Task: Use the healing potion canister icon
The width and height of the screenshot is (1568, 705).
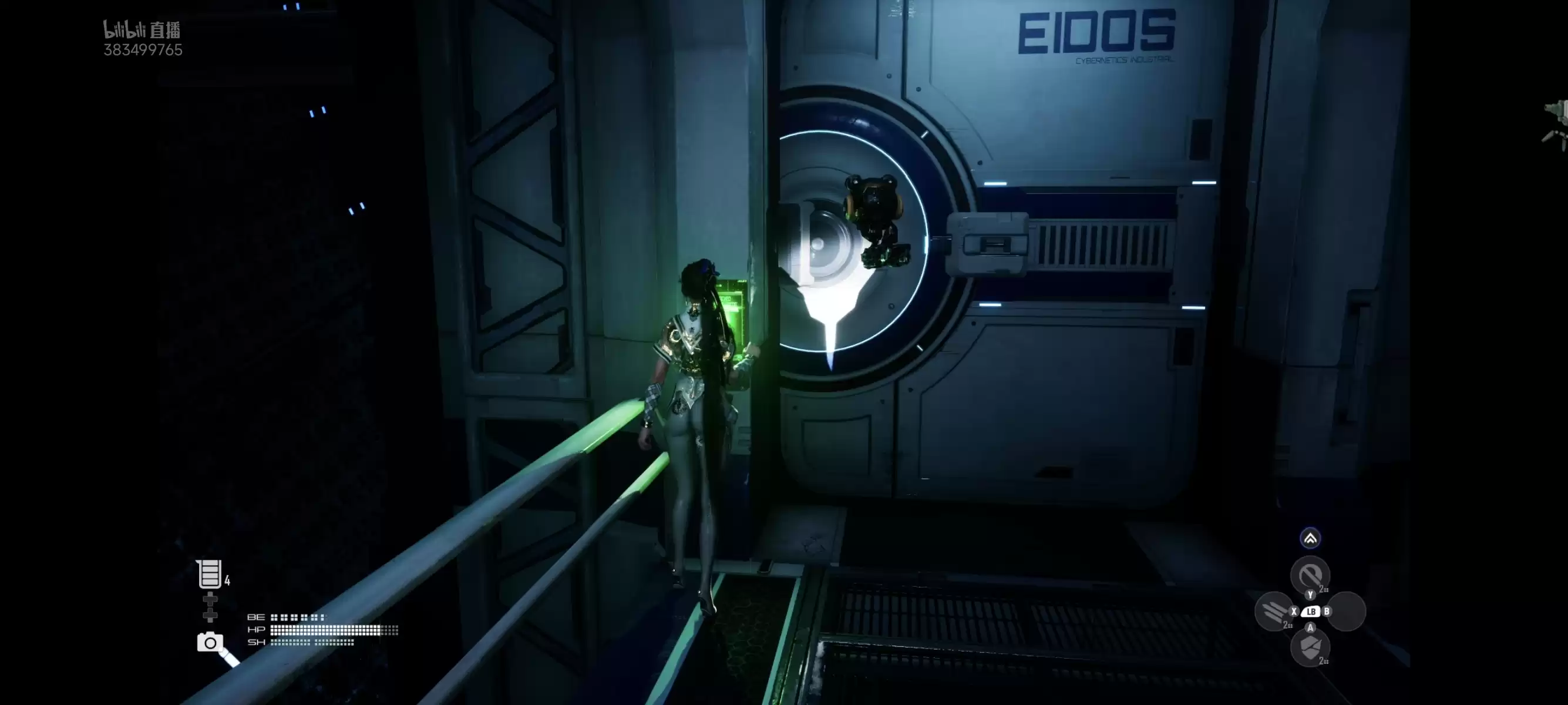Action: point(209,574)
